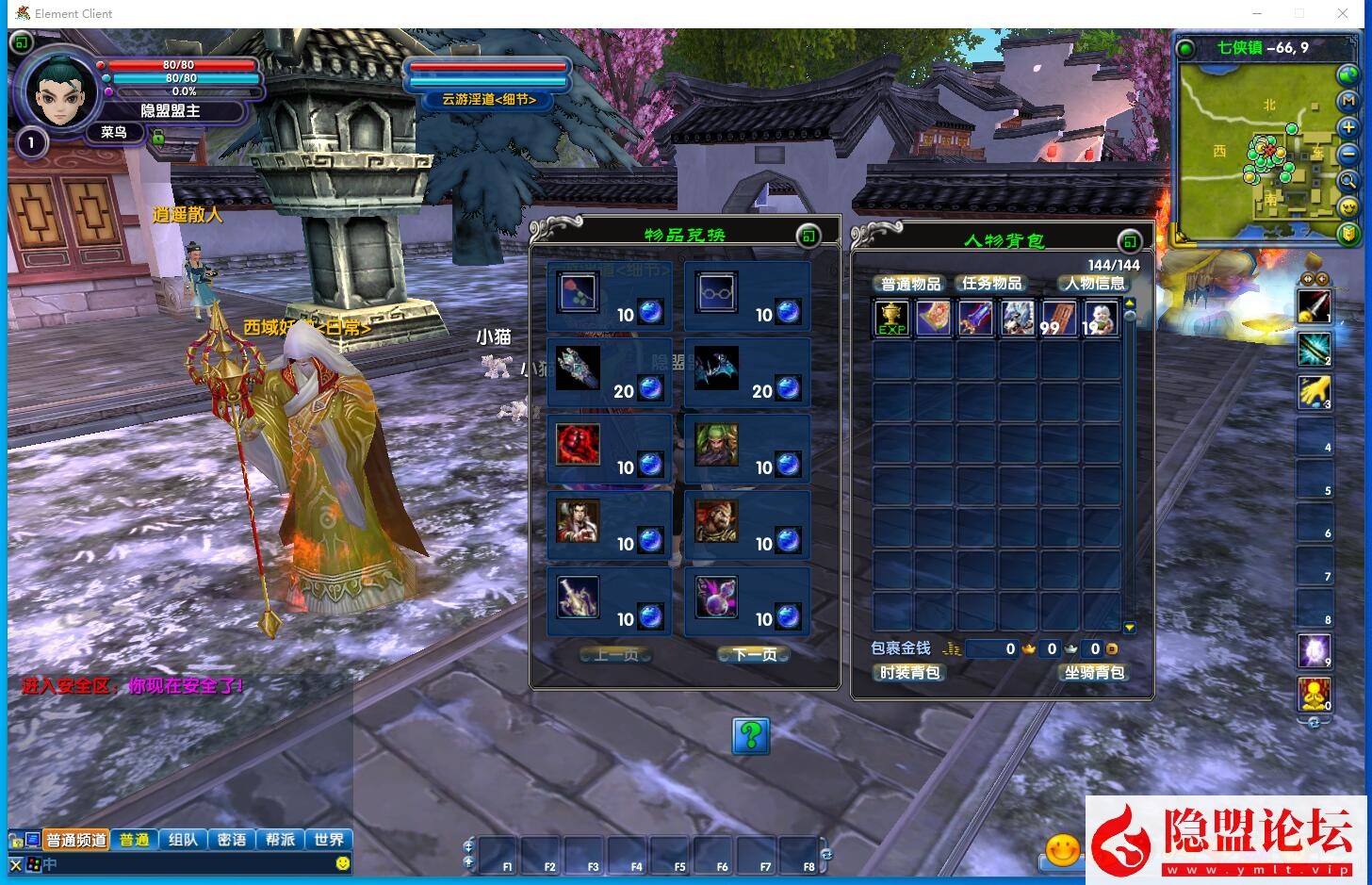This screenshot has width=1372, height=885.
Task: Select the rose item in exchange list
Action: (x=577, y=292)
